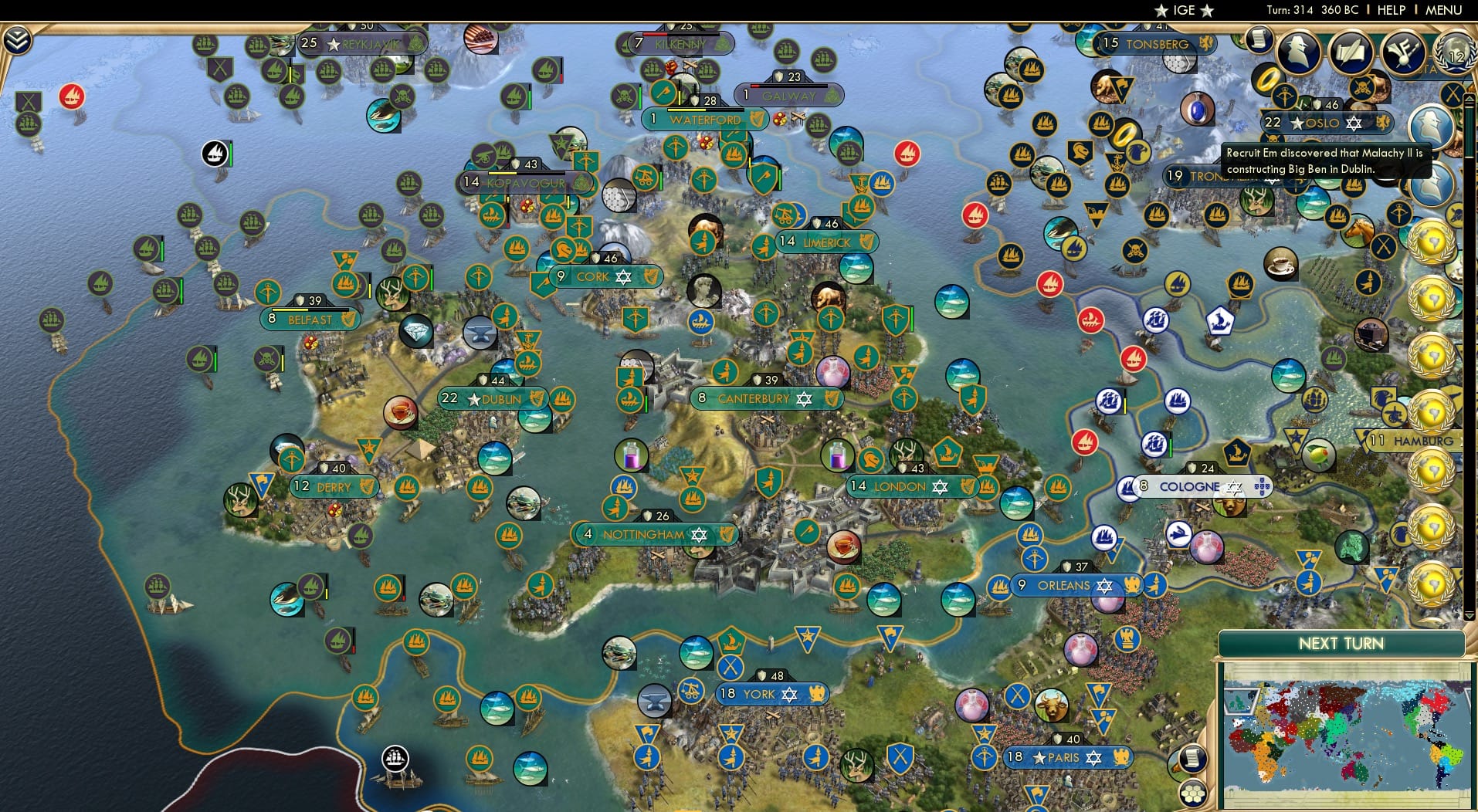Open the Culture overview banner icon
The image size is (1478, 812).
click(x=1403, y=50)
